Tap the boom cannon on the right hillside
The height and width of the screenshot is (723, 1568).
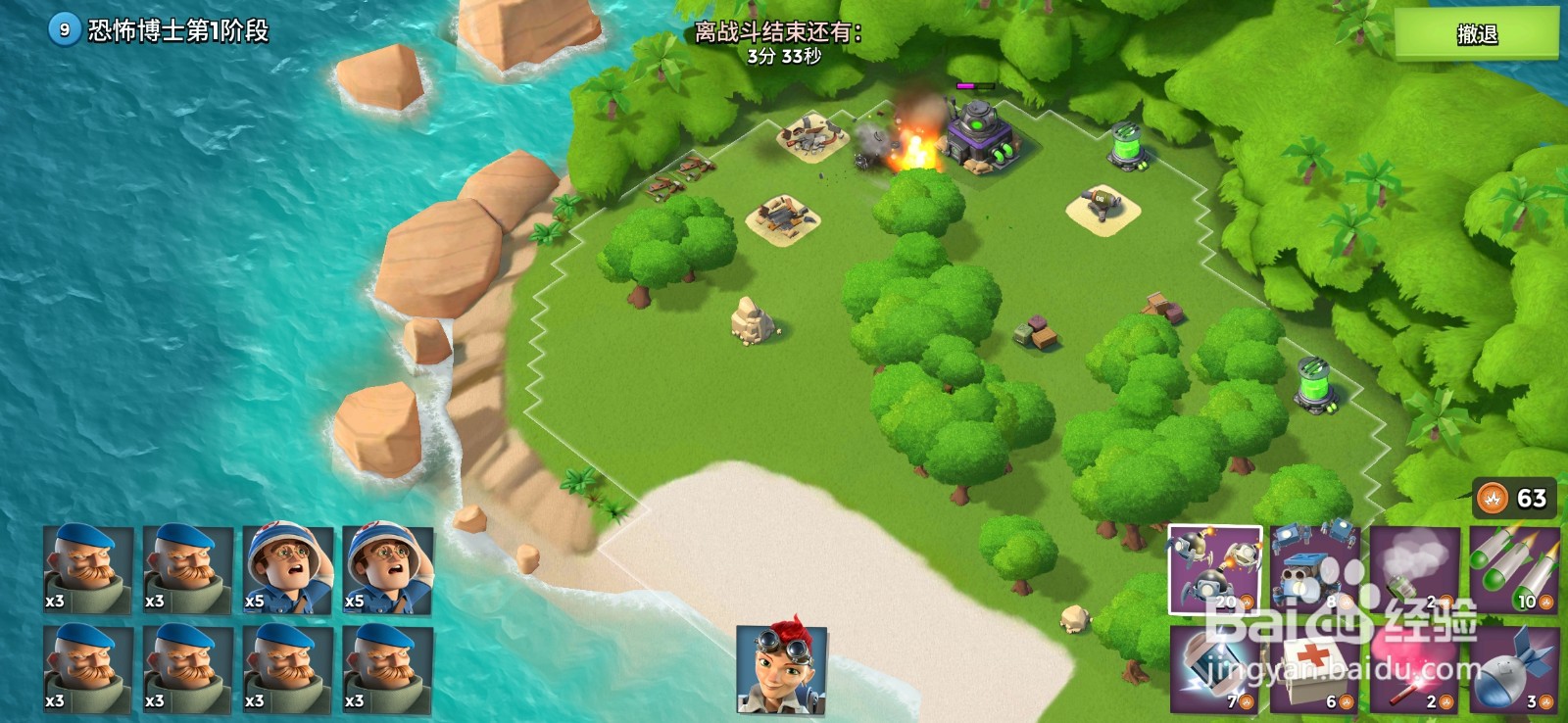(1316, 382)
